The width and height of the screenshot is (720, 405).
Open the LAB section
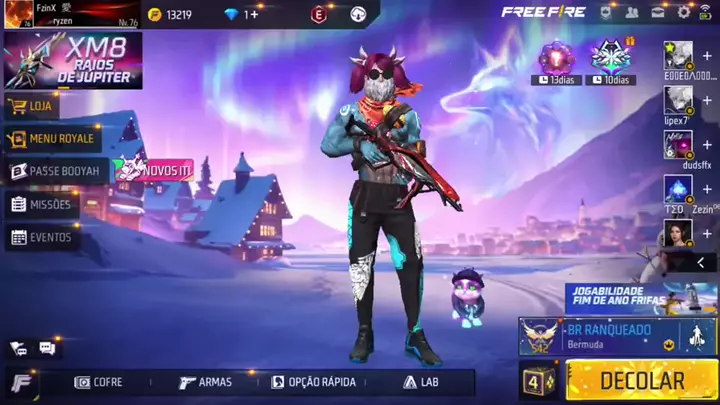click(x=421, y=382)
